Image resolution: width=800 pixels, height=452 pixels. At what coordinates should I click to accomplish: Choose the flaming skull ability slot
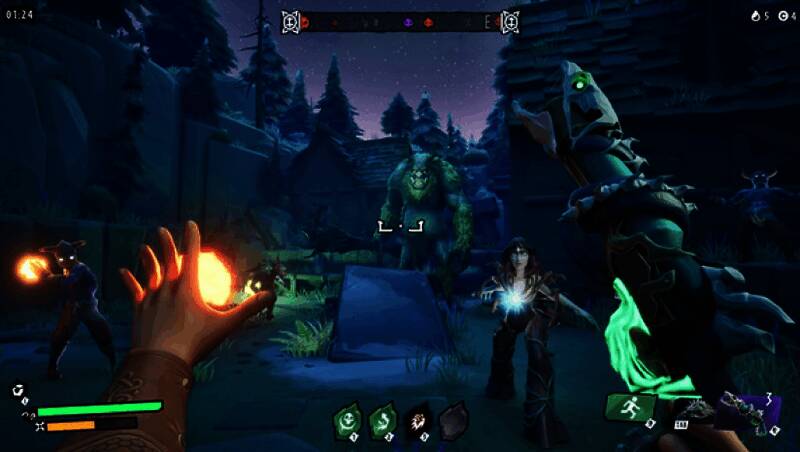click(x=418, y=420)
